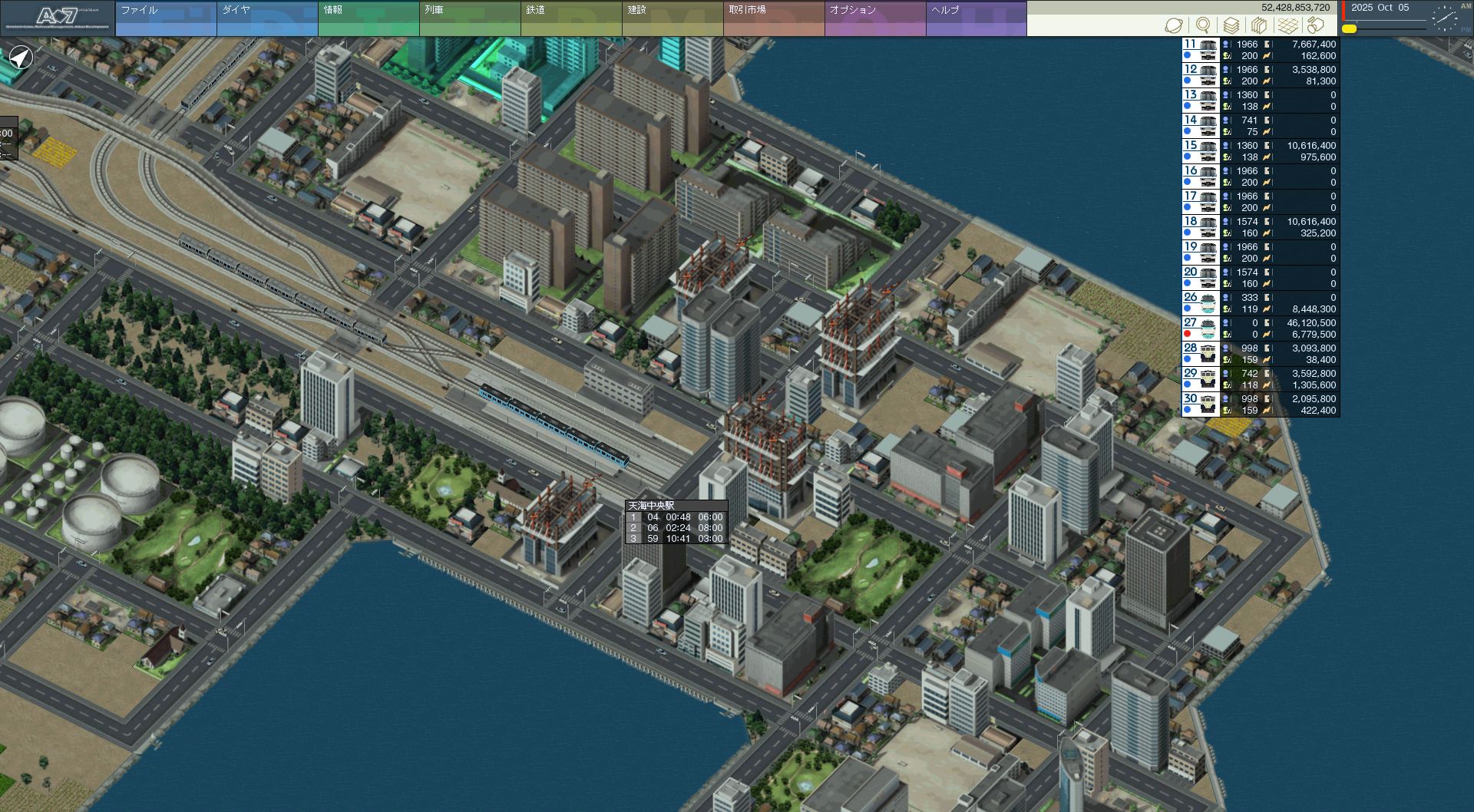1474x812 pixels.
Task: Open the ダイヤ (Timetable) menu
Action: (266, 18)
